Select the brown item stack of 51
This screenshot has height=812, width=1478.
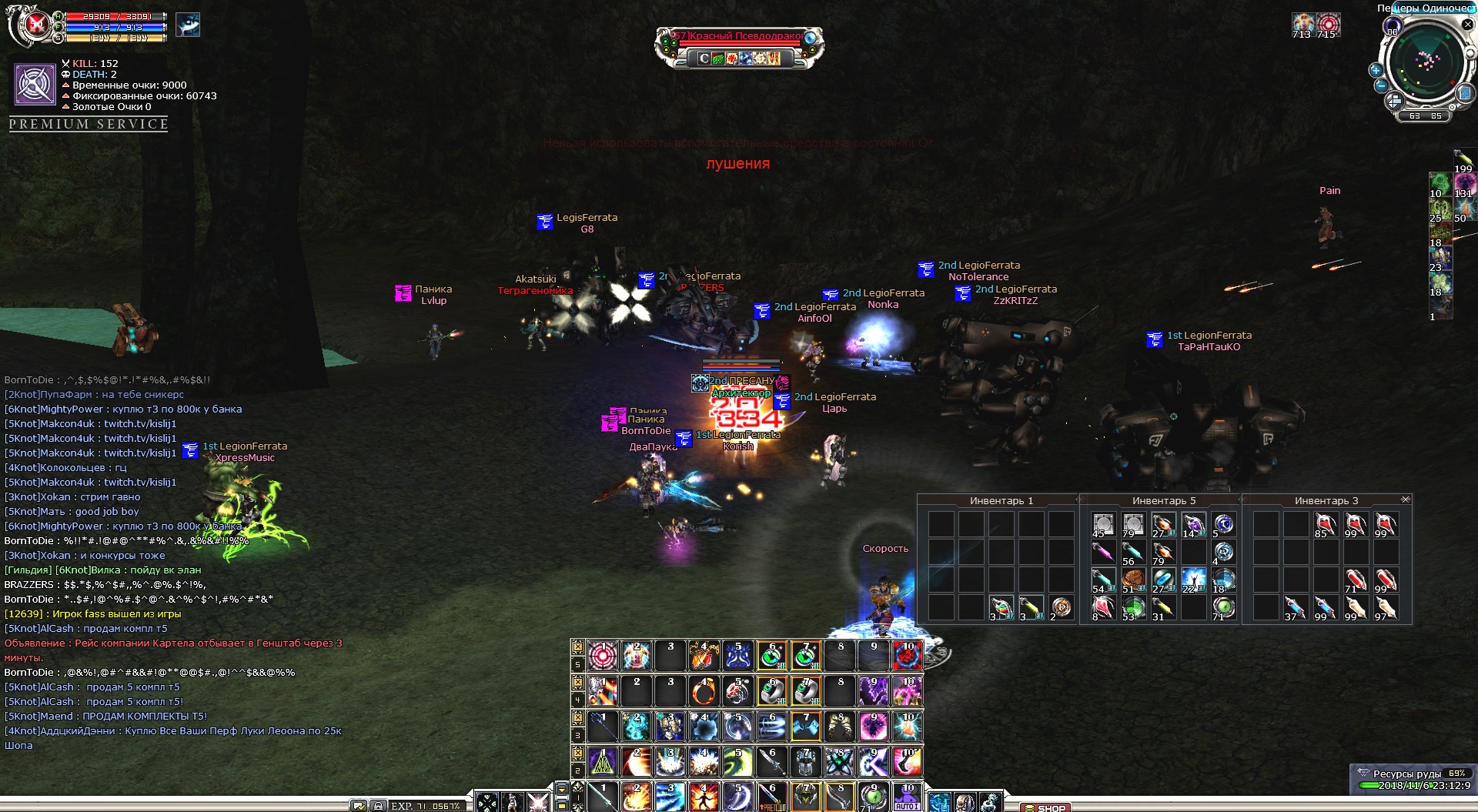coord(1132,580)
